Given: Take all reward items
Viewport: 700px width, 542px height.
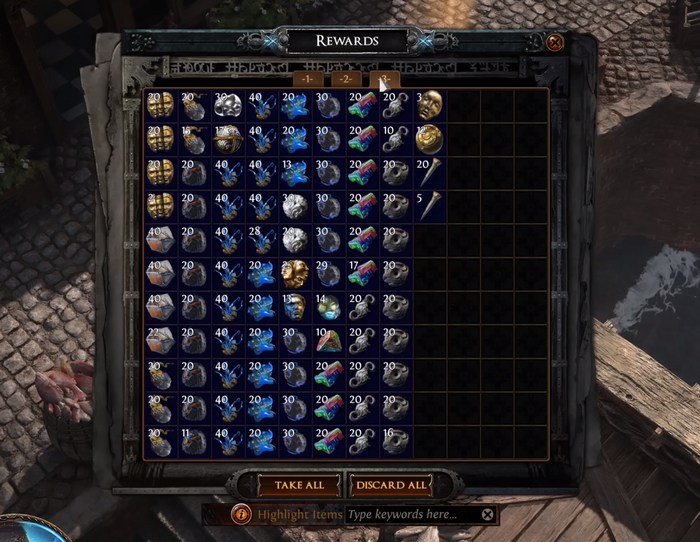Looking at the screenshot, I should point(292,485).
